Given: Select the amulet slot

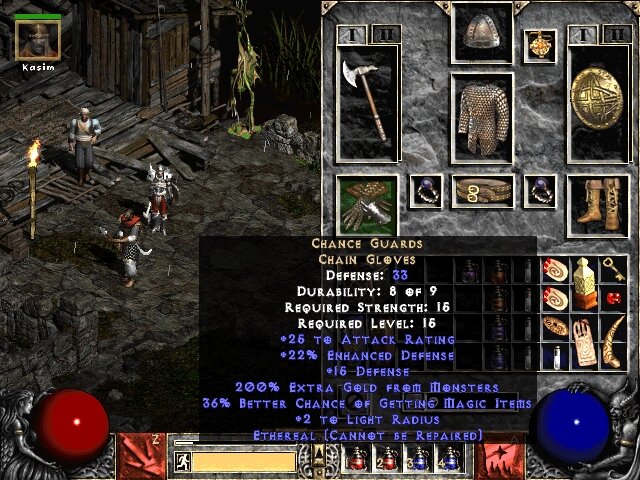Looking at the screenshot, I should tap(540, 45).
